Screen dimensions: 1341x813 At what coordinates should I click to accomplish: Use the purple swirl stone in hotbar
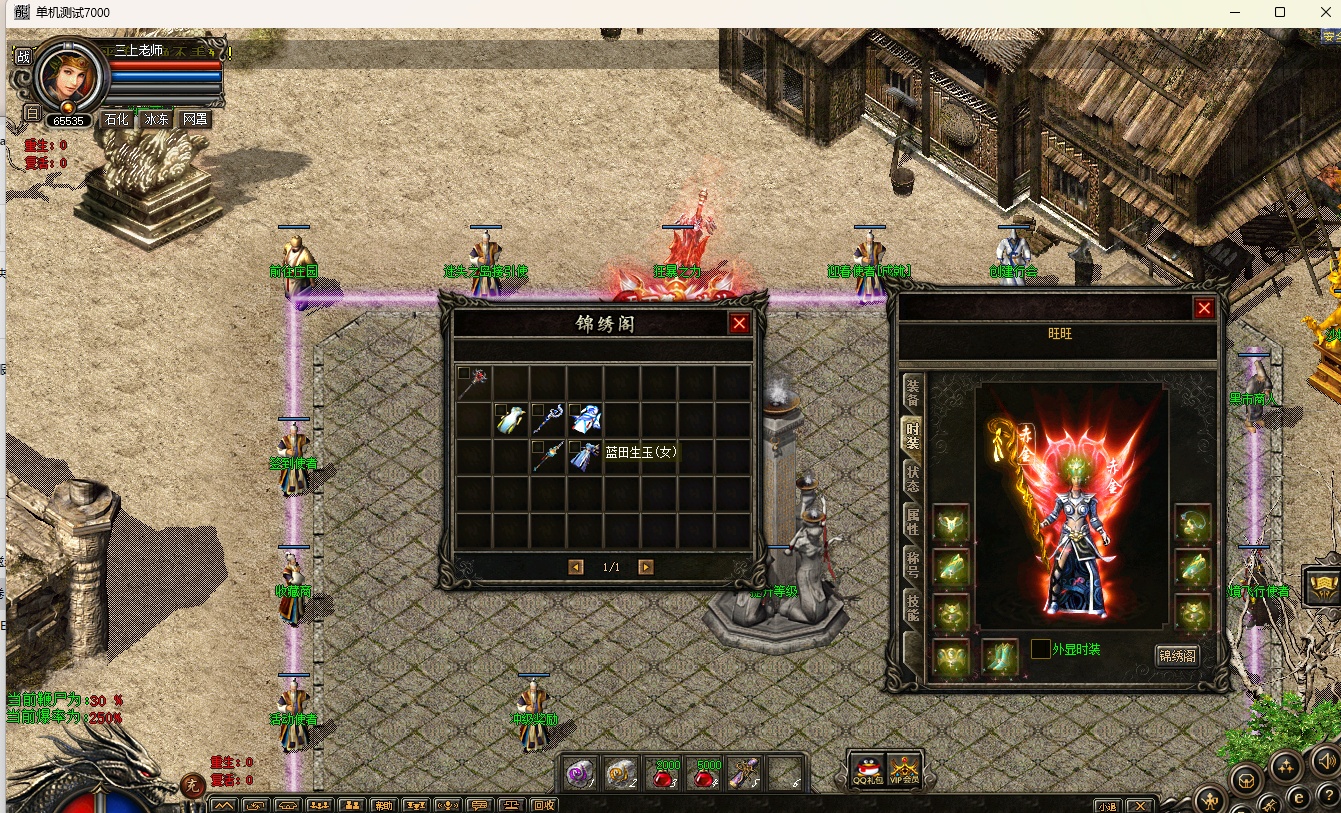579,773
